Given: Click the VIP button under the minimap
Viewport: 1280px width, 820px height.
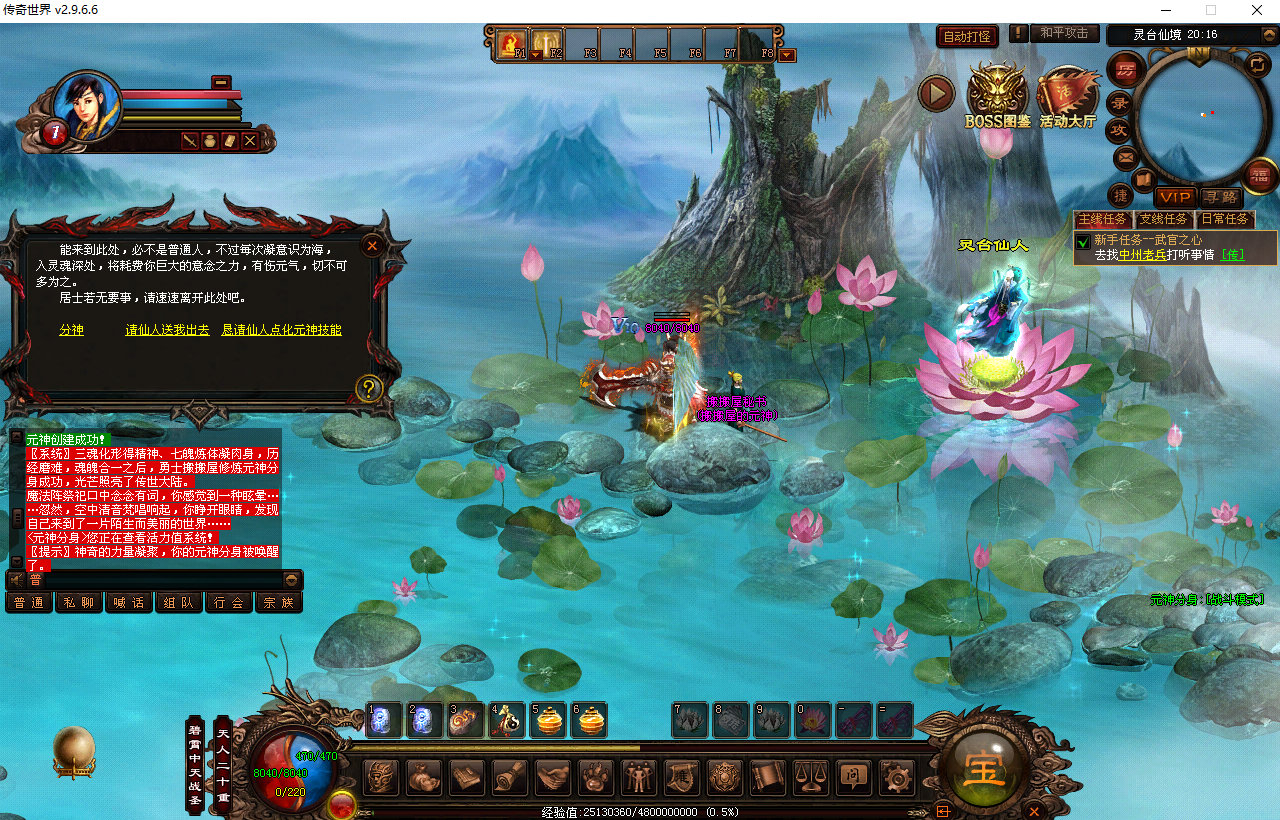Looking at the screenshot, I should 1175,198.
